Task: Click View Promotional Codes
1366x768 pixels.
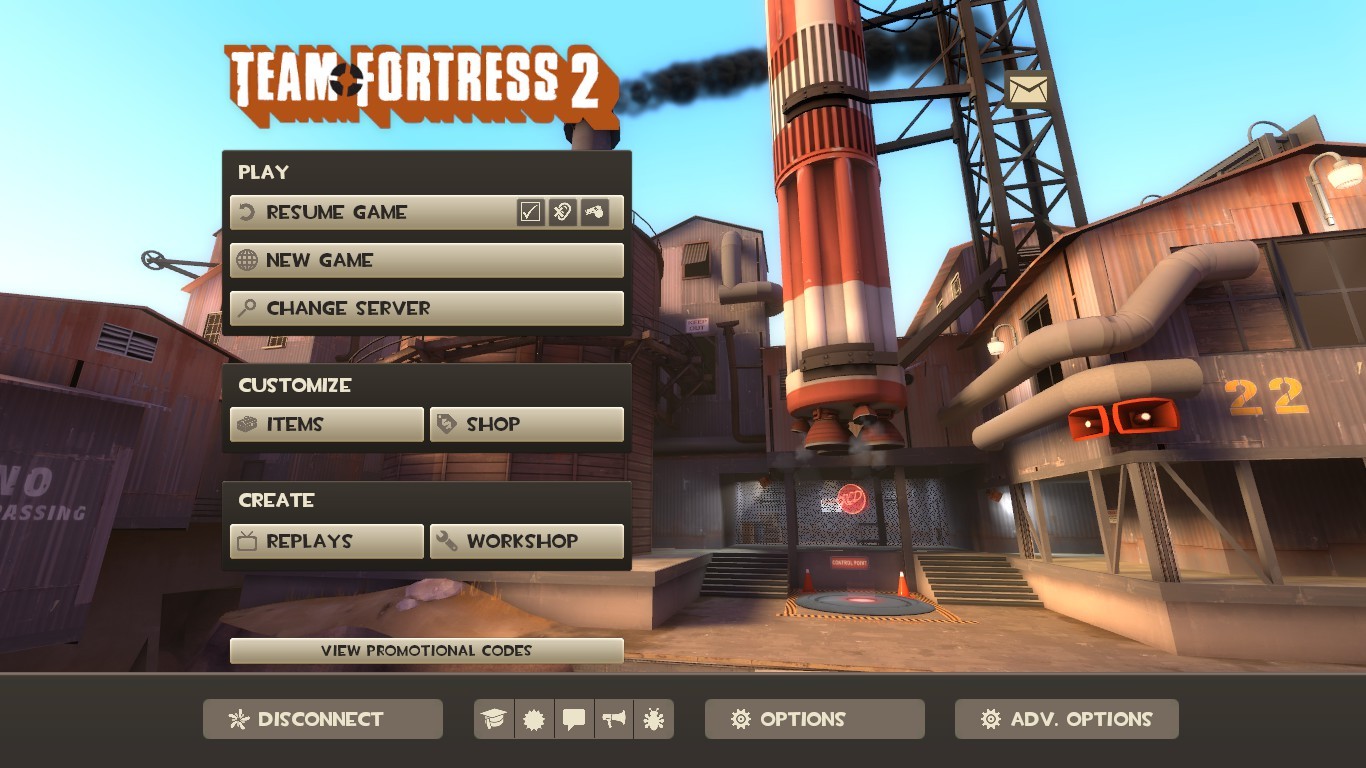Action: click(427, 650)
